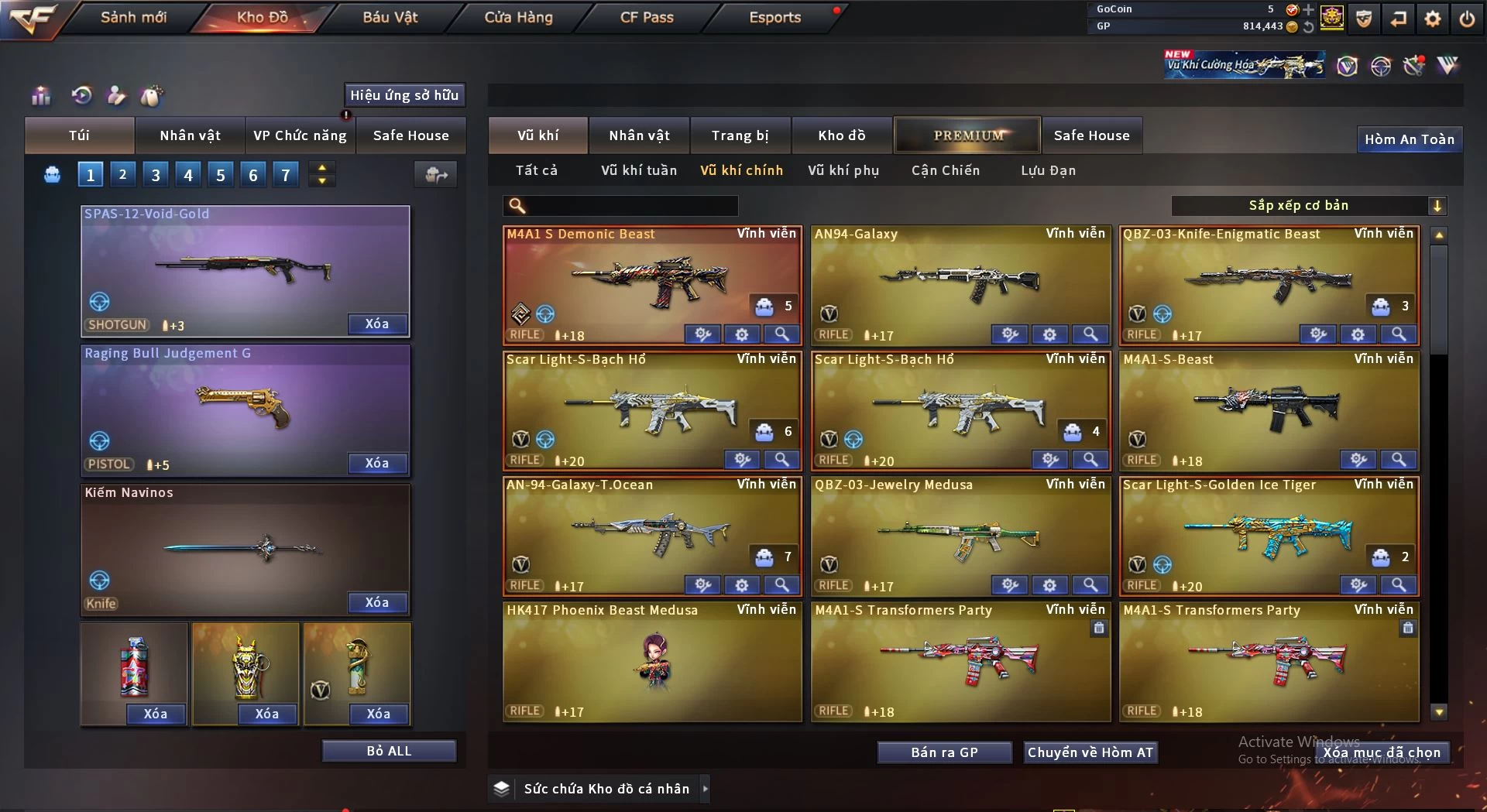Open the Sắp xếp cơ bản sort dropdown
The image size is (1487, 812).
pyautogui.click(x=1309, y=205)
